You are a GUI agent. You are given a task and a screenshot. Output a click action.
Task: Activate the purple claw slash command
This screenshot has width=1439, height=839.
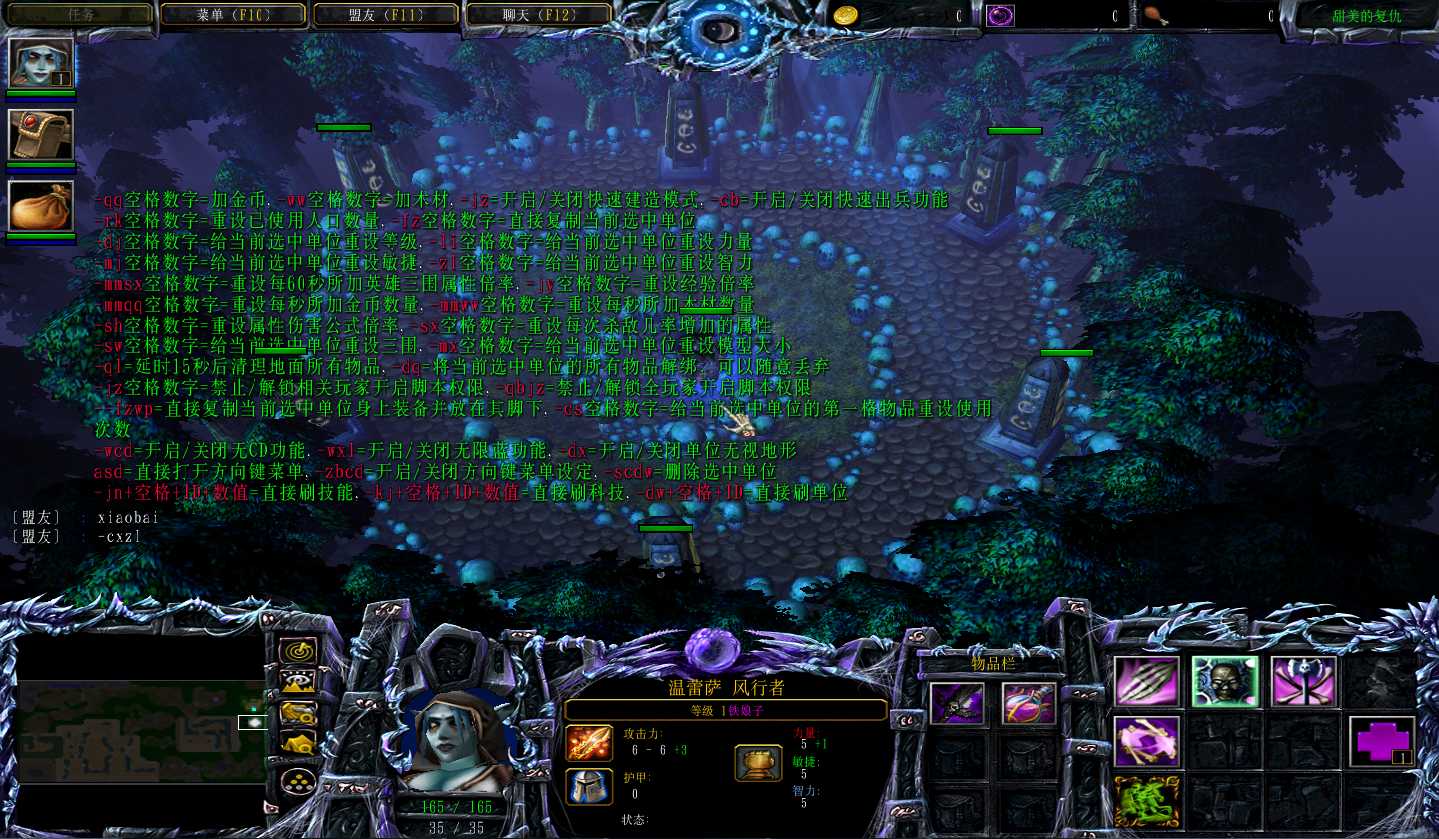click(x=1147, y=682)
